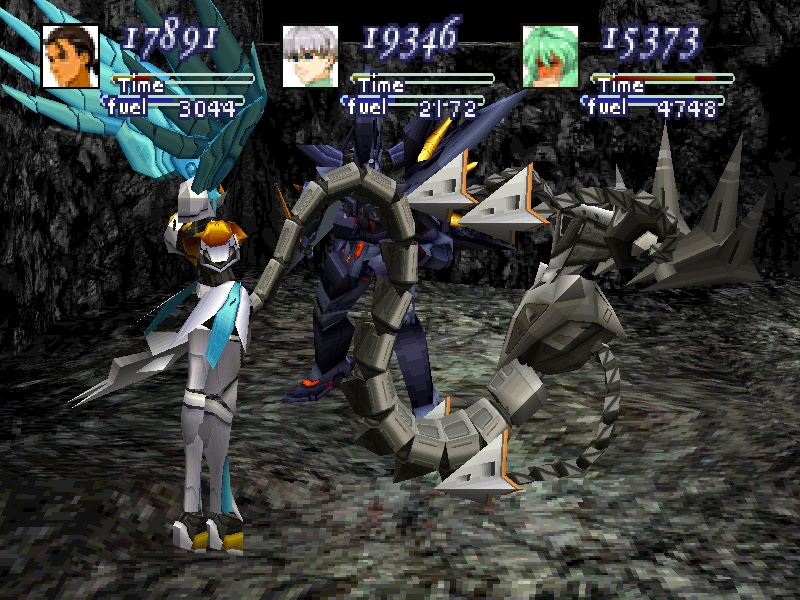
Task: Select the silver-haired character's party portrait
Action: pyautogui.click(x=310, y=56)
